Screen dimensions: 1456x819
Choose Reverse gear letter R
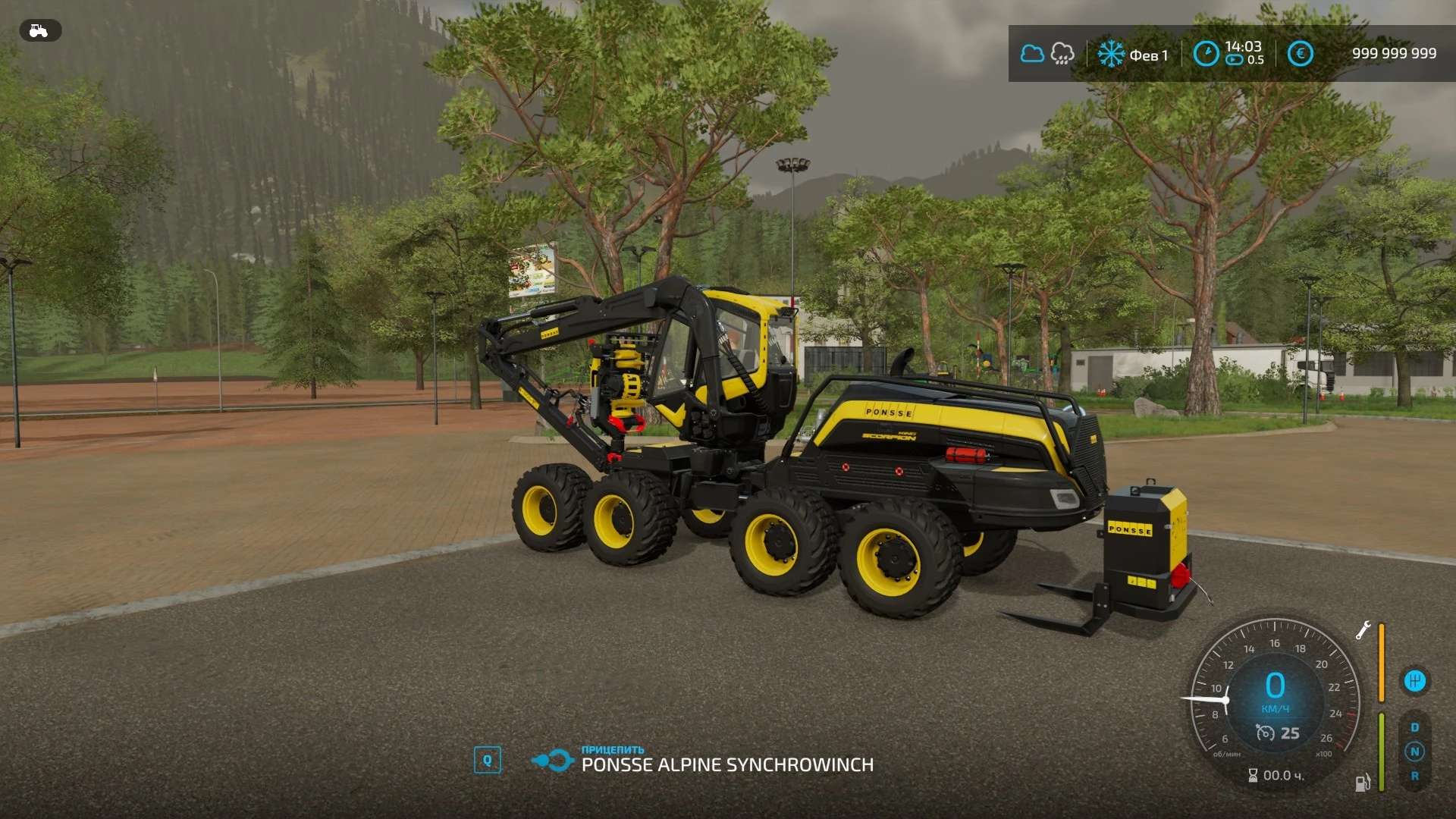[1414, 776]
